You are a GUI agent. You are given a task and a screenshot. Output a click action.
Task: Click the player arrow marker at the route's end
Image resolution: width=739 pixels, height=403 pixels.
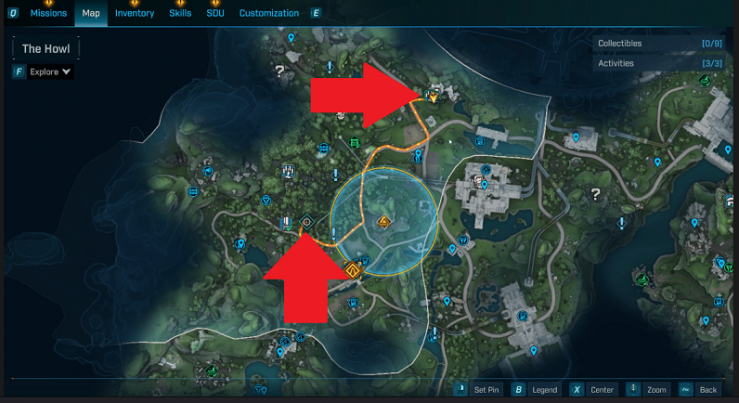[x=432, y=97]
